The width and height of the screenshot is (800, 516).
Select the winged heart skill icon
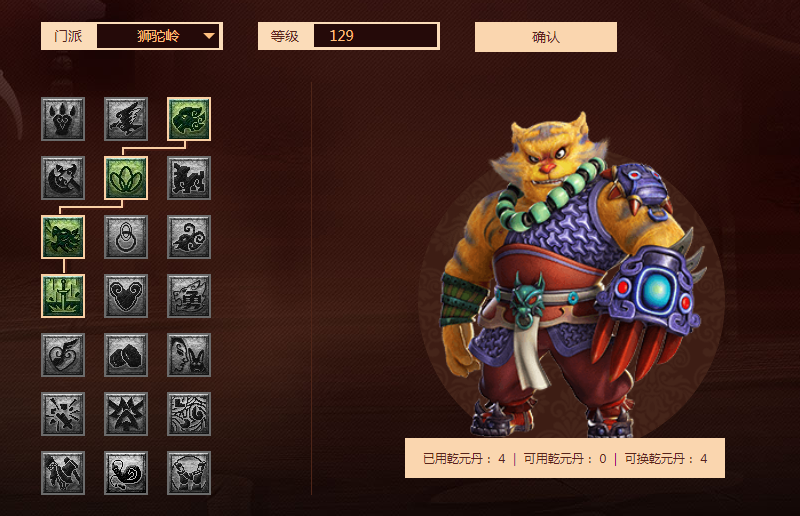tap(63, 355)
